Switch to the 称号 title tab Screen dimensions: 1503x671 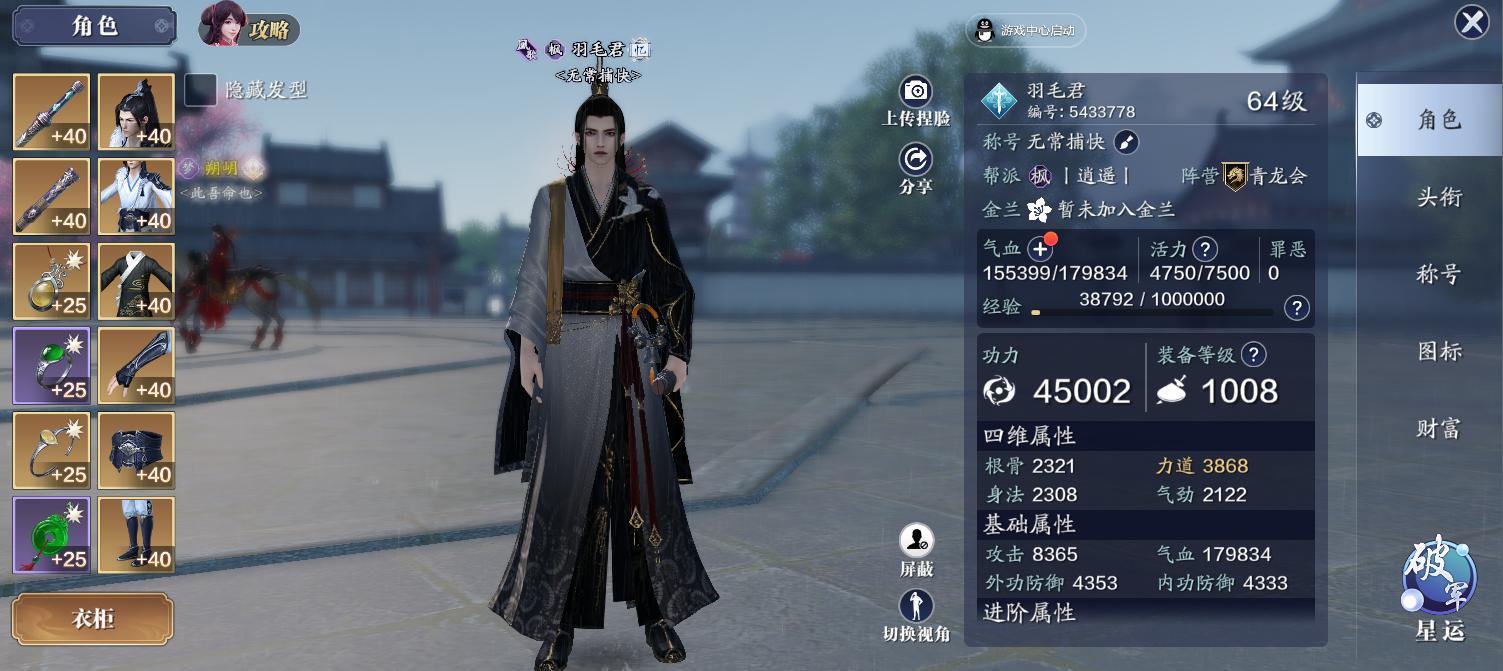[x=1439, y=274]
